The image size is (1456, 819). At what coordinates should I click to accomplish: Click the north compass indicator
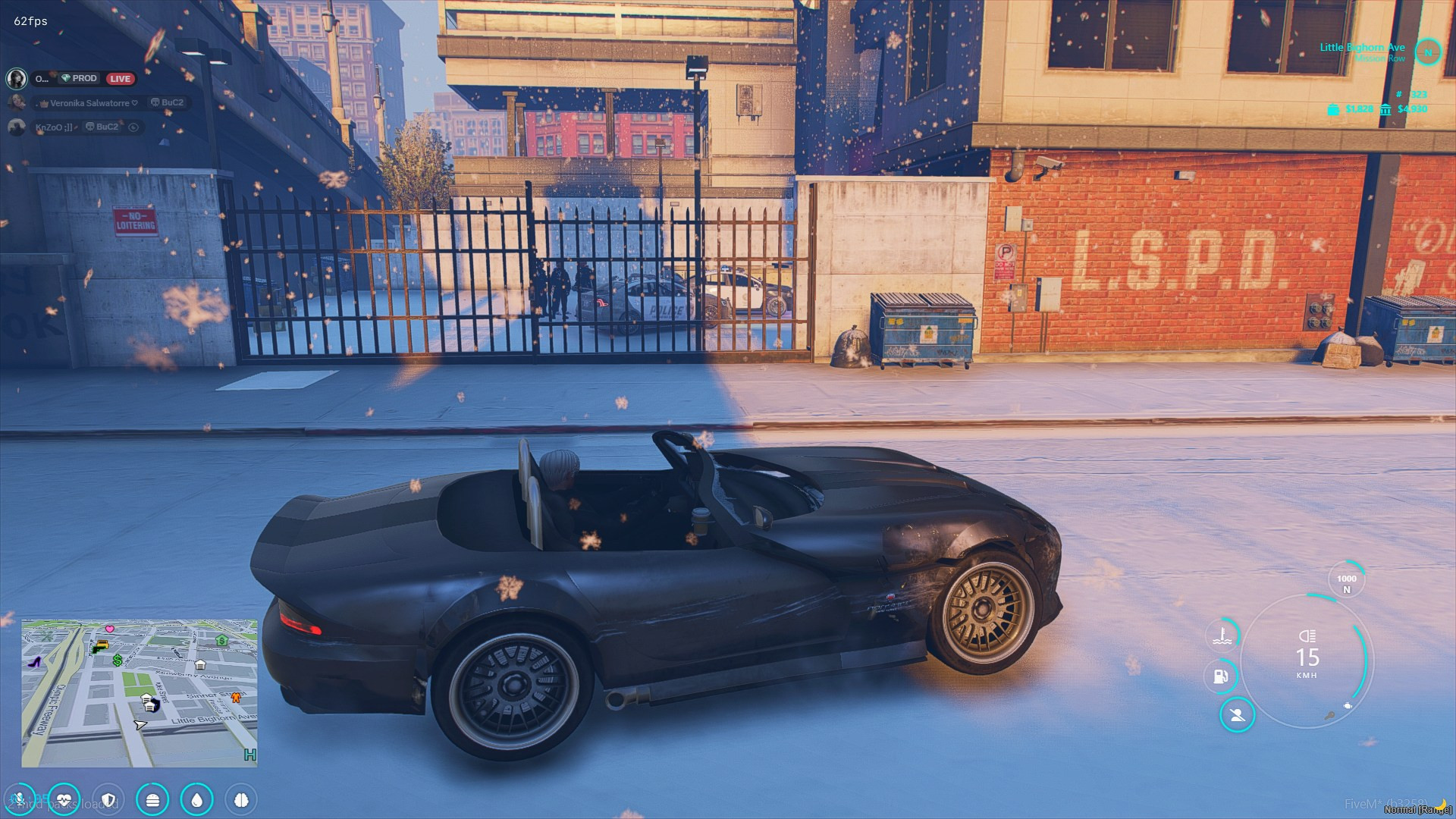[1428, 52]
